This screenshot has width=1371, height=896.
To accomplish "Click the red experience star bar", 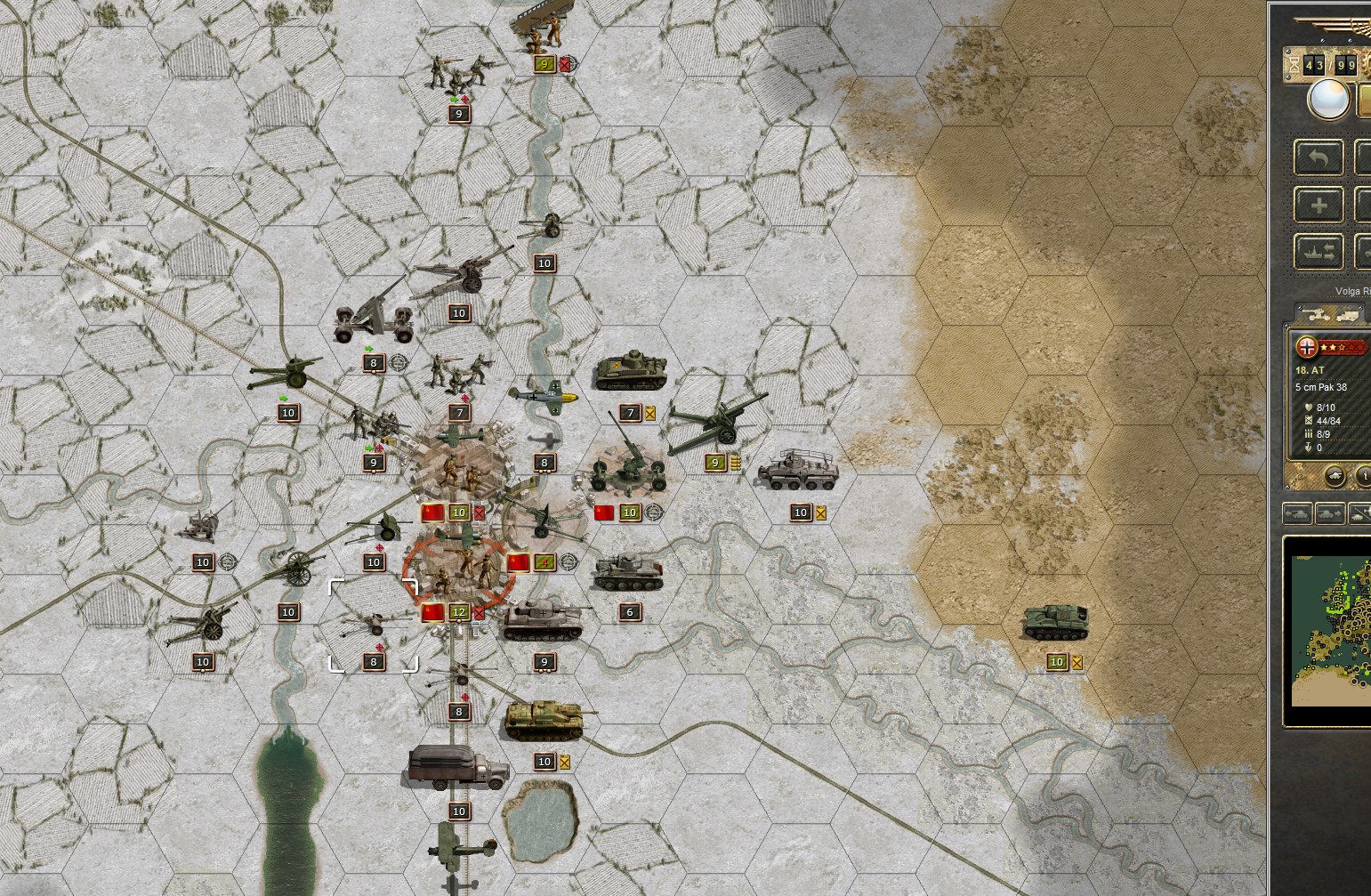I will pyautogui.click(x=1342, y=347).
